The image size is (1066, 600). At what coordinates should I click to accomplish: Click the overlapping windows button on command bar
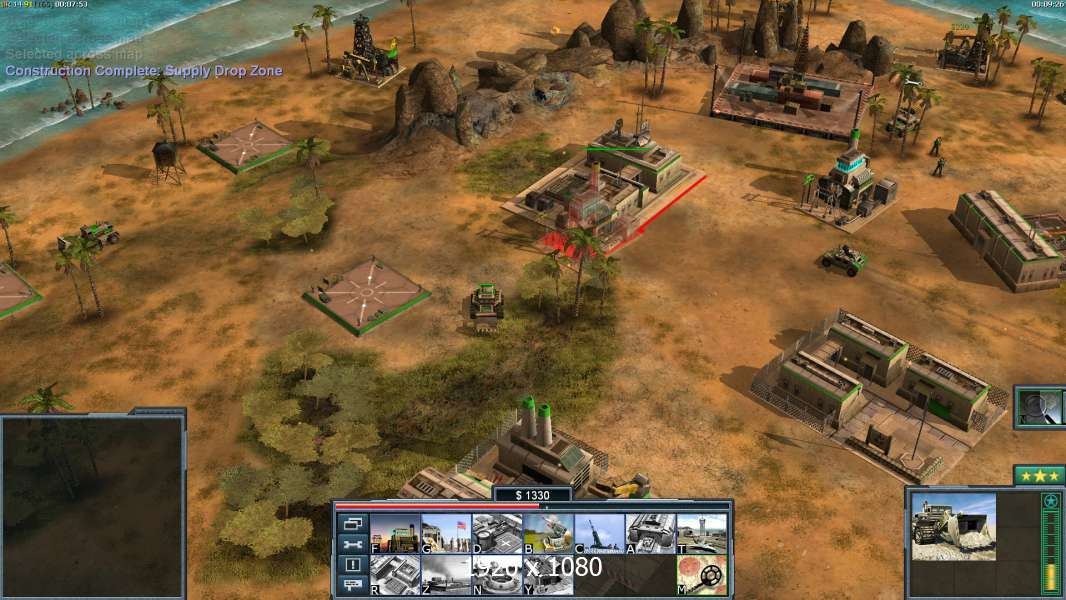click(352, 523)
